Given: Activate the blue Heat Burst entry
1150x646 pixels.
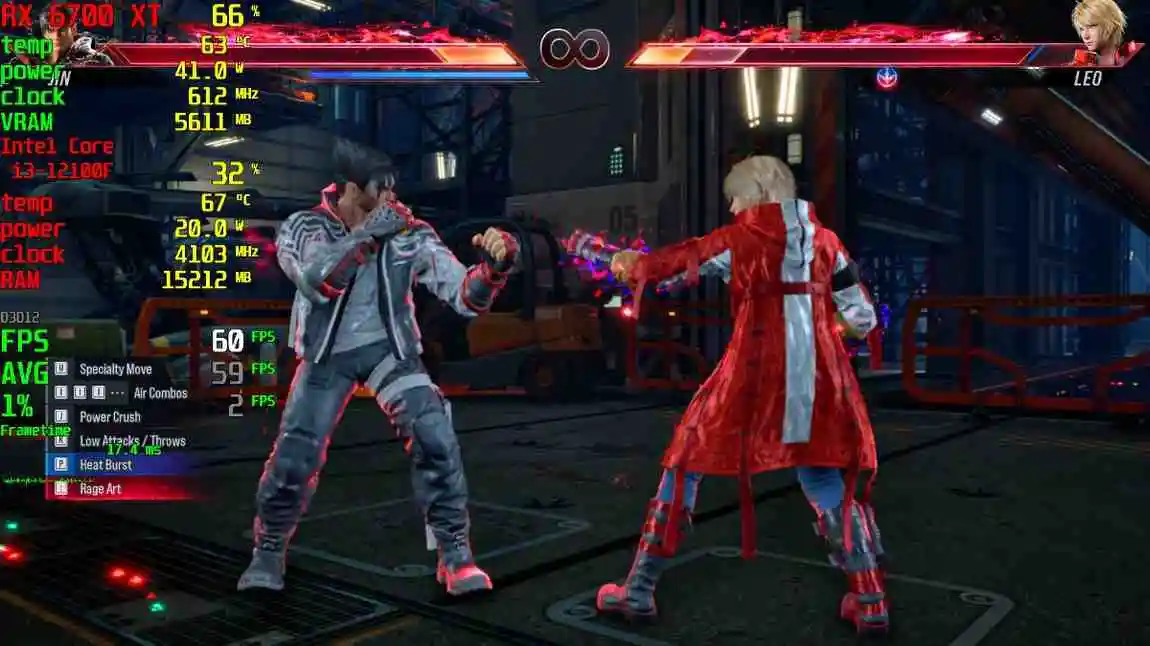Looking at the screenshot, I should pyautogui.click(x=105, y=465).
